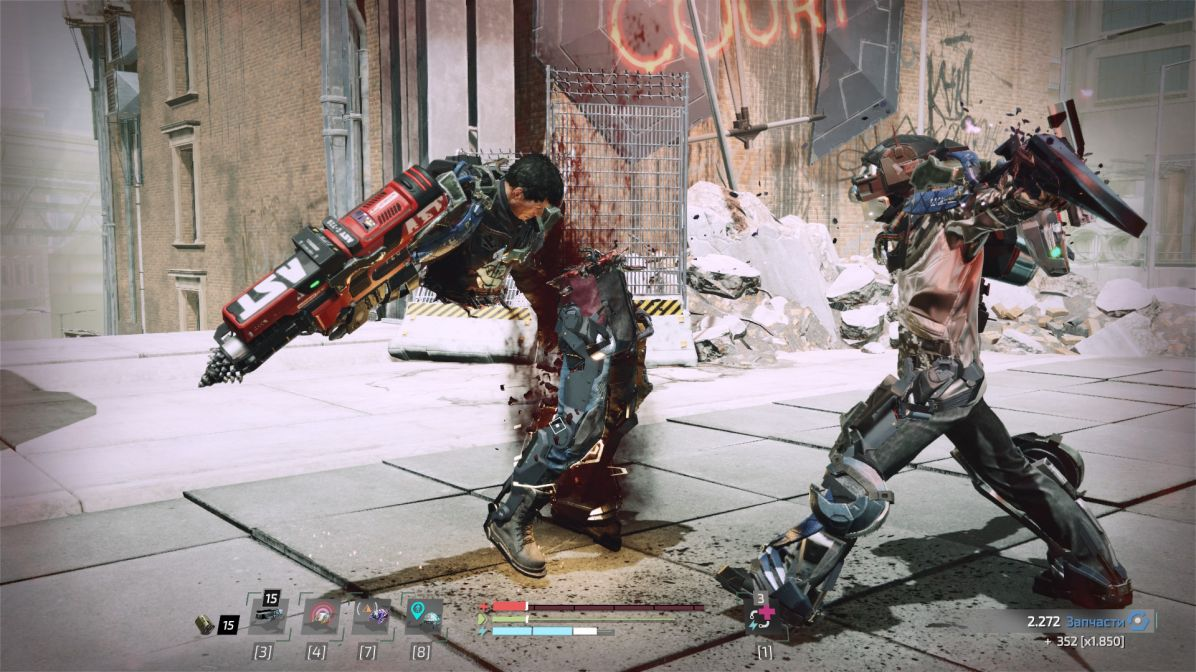Select the teal location beacon slot [8]
This screenshot has width=1196, height=672.
click(424, 616)
